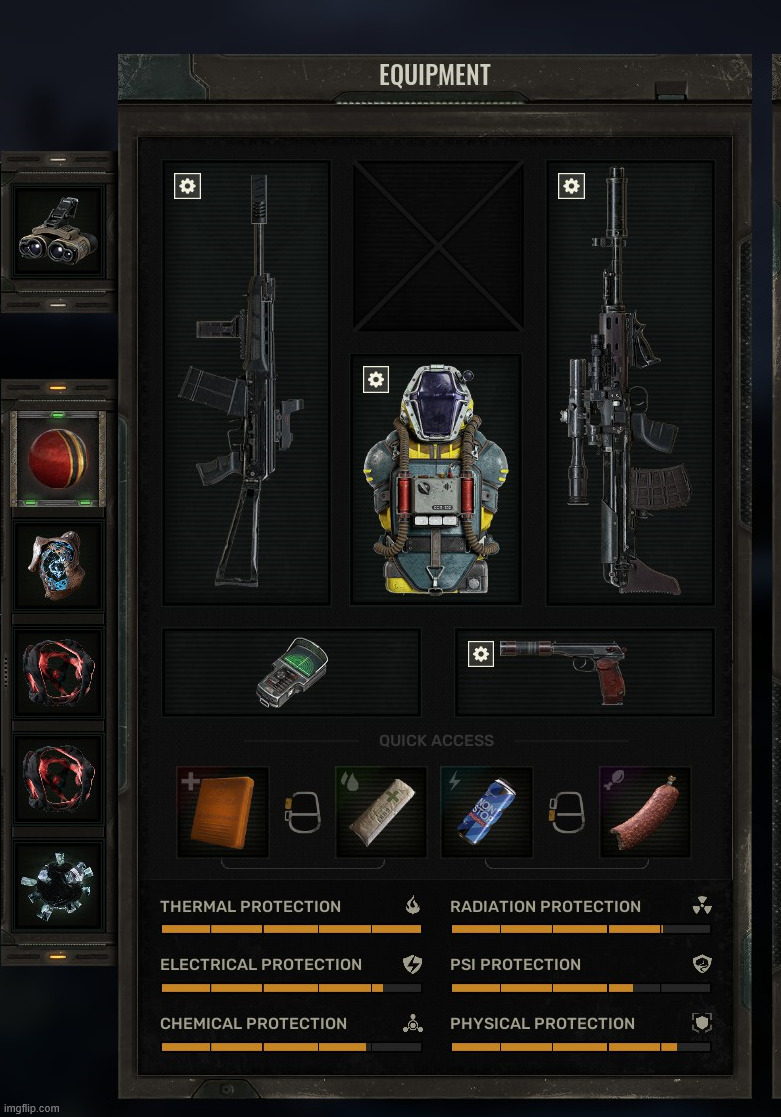Open the pistol's gear settings
The height and width of the screenshot is (1117, 781).
tap(481, 654)
